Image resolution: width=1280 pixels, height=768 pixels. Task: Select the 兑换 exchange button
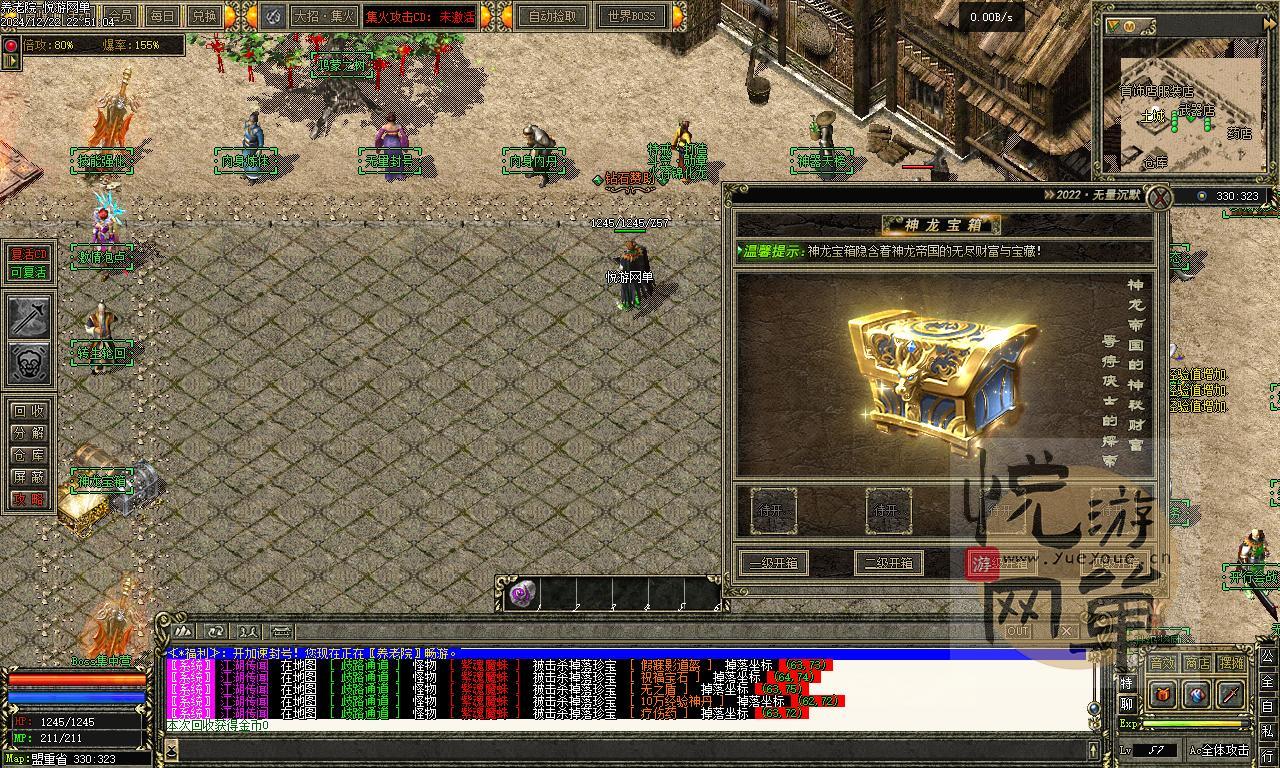pyautogui.click(x=204, y=16)
